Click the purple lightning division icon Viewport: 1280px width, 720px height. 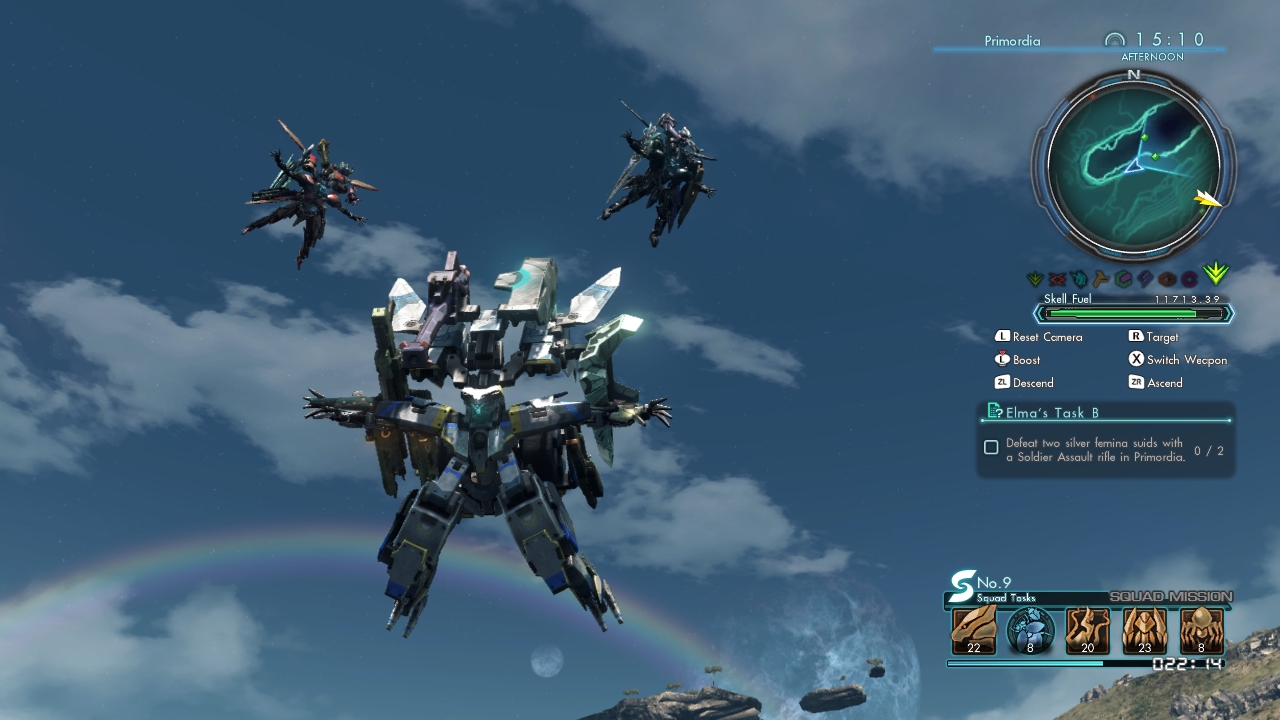coord(1145,279)
